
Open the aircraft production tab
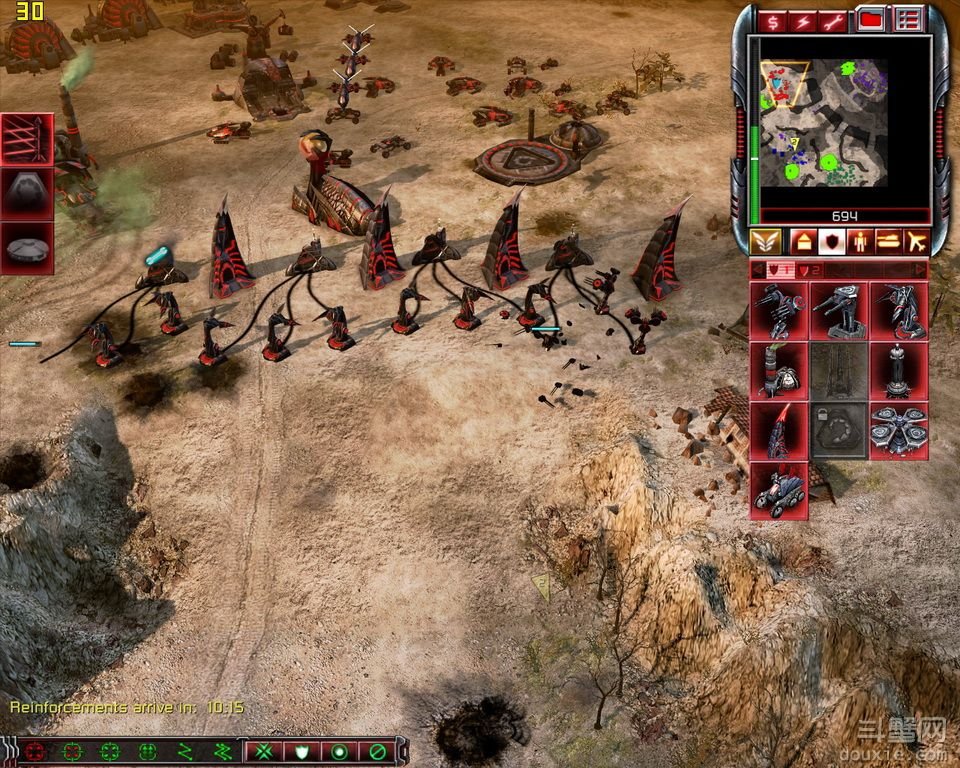915,242
